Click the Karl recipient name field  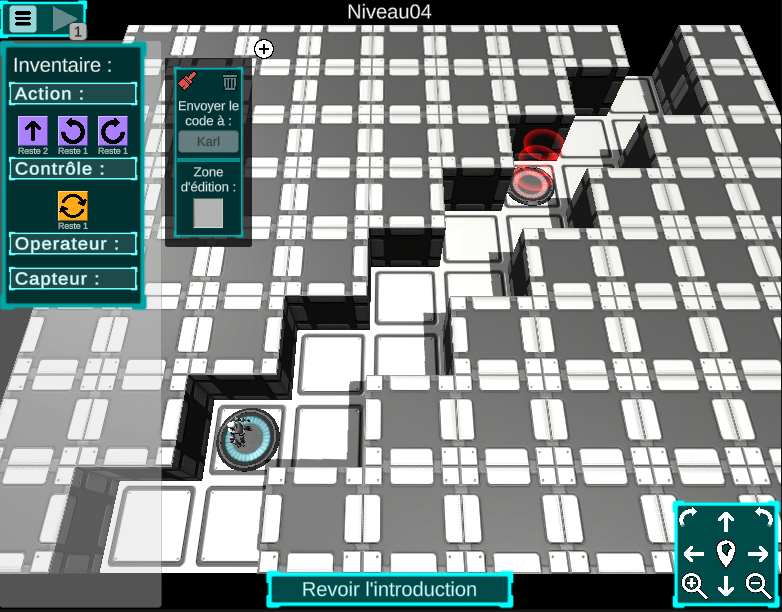coord(208,141)
